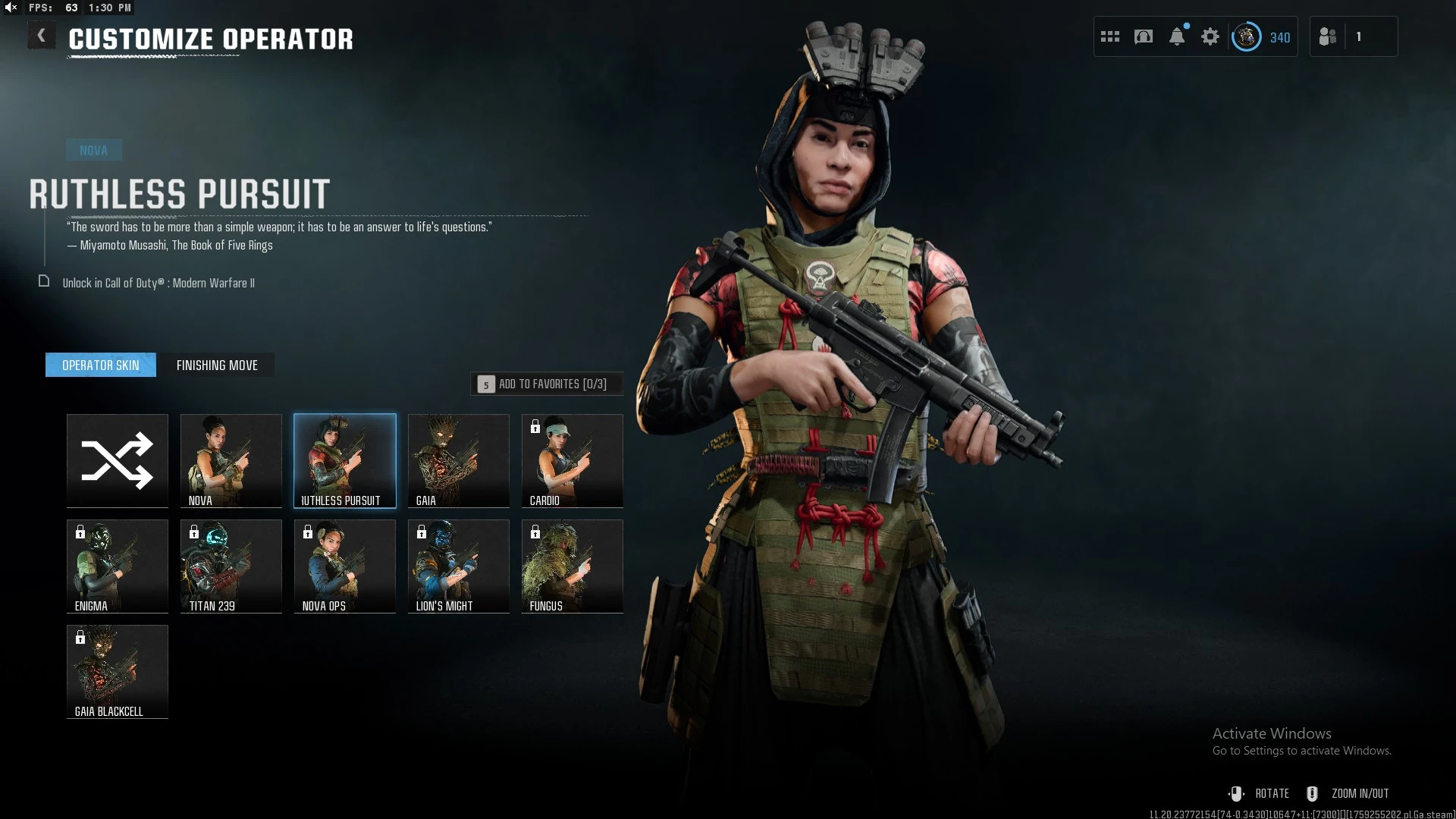Switch to the Finishing Move tab

click(x=217, y=365)
